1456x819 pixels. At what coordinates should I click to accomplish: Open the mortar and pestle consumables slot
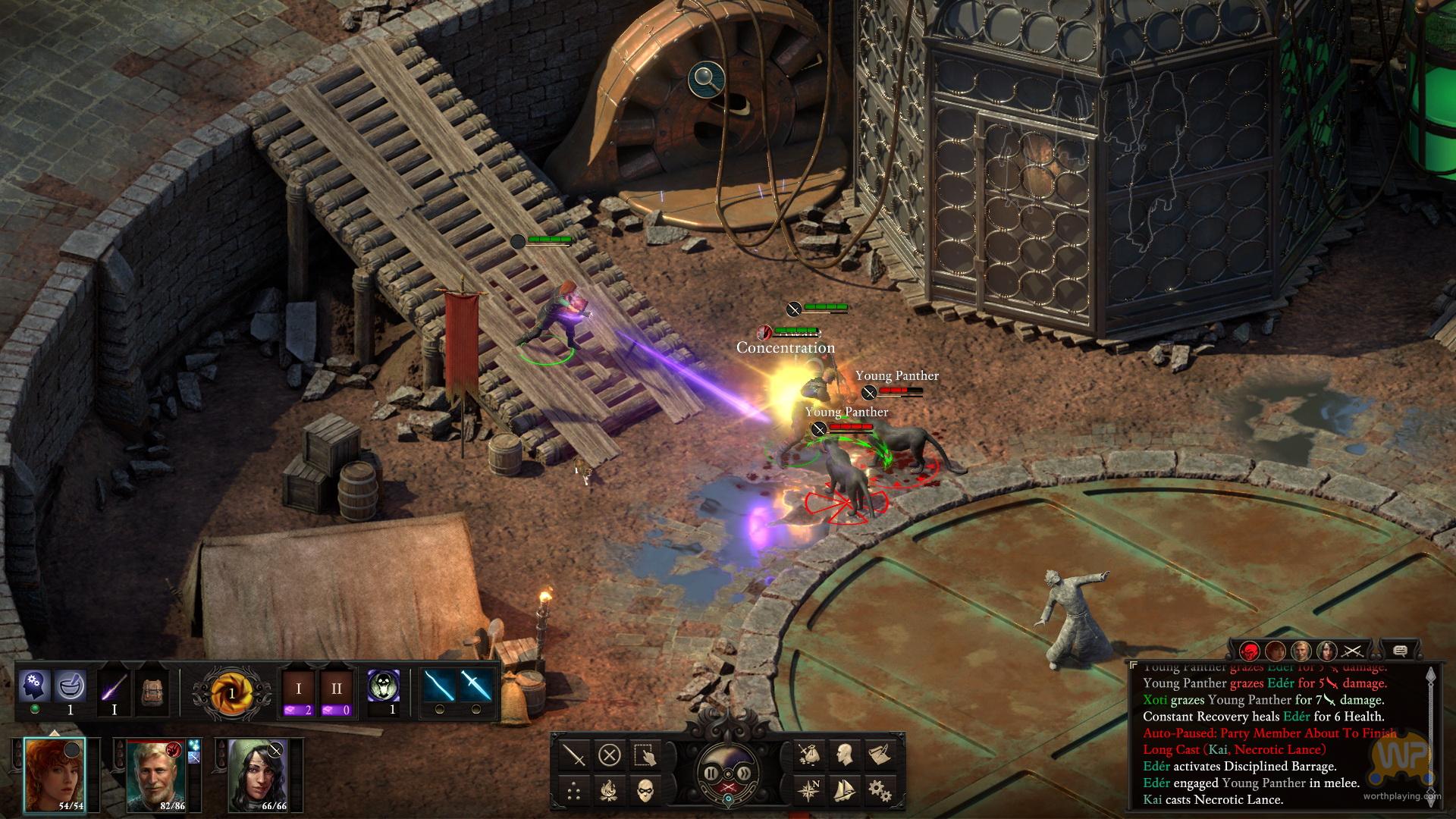pyautogui.click(x=71, y=686)
